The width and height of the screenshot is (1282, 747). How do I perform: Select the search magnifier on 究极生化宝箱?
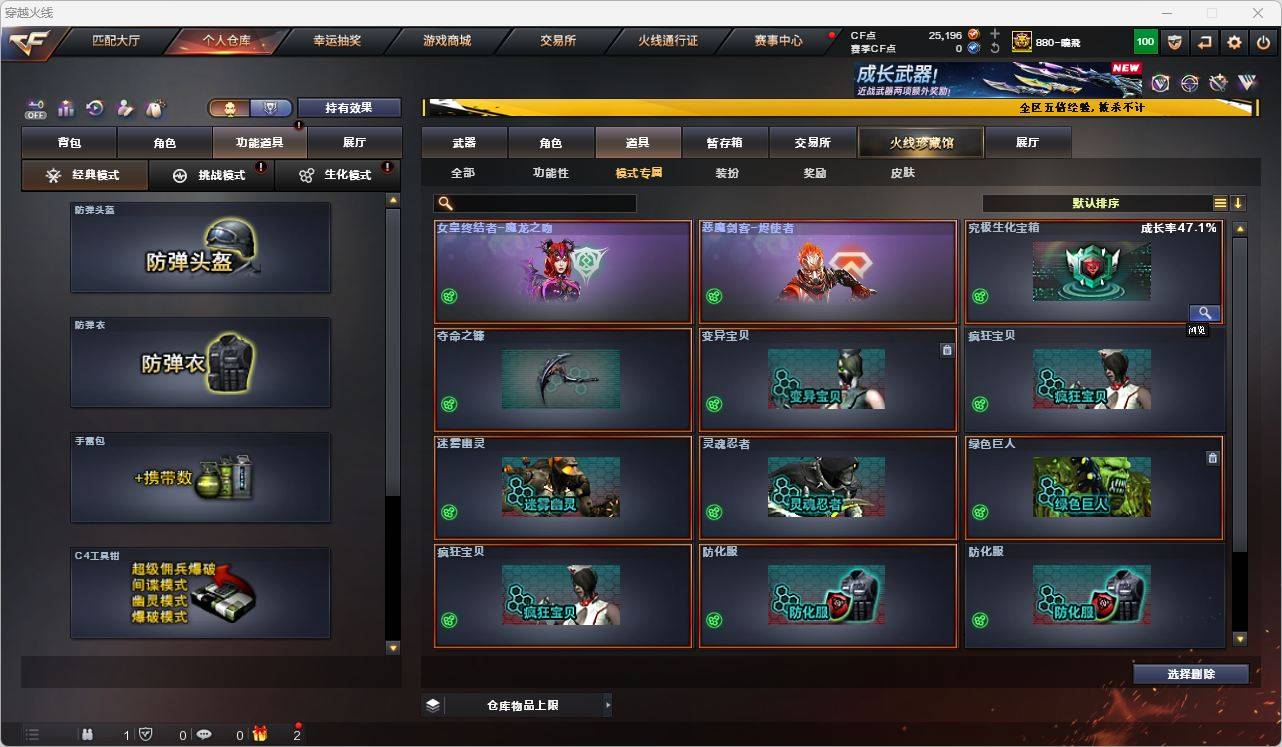click(x=1204, y=312)
